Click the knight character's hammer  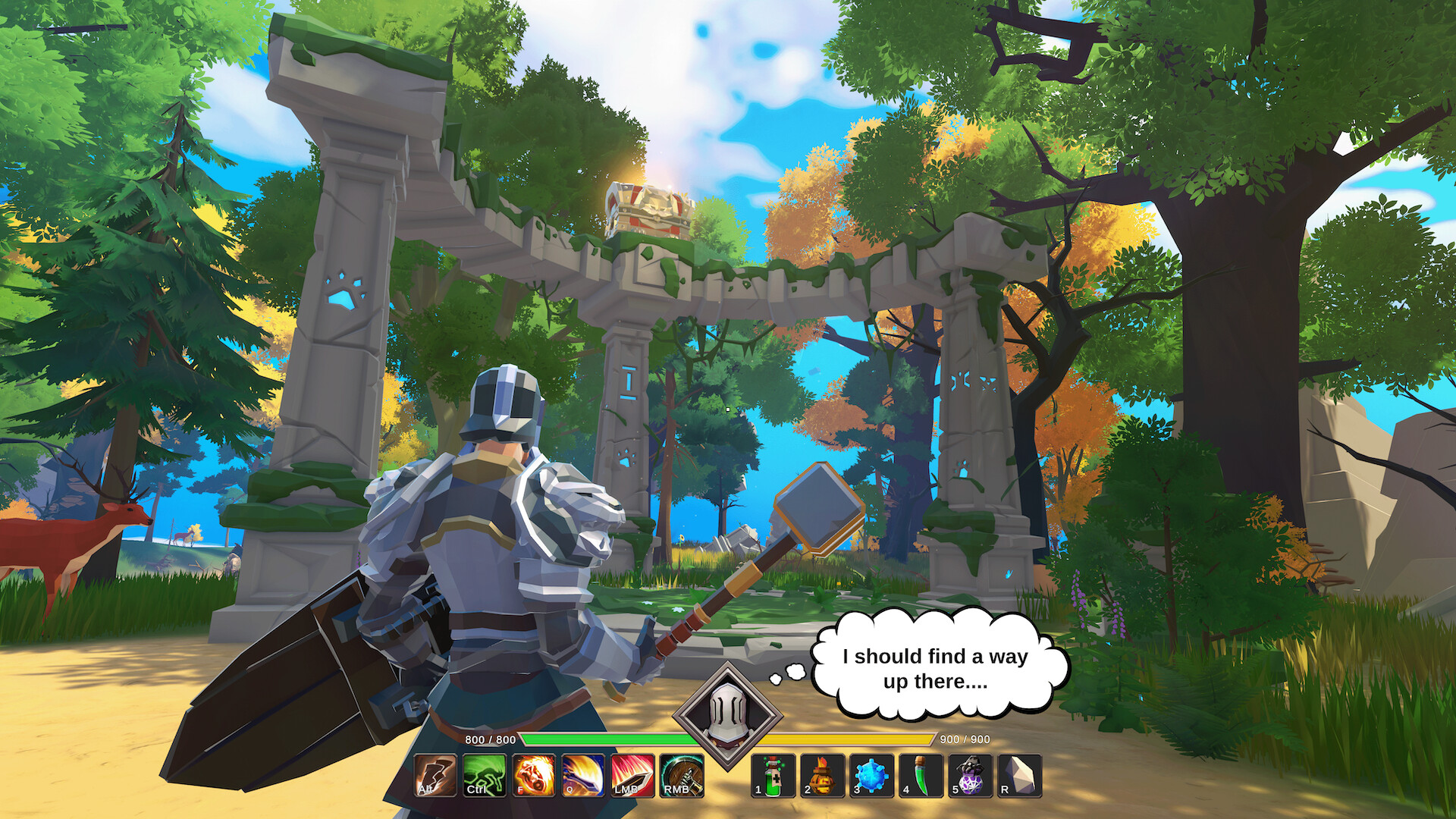pos(819,508)
